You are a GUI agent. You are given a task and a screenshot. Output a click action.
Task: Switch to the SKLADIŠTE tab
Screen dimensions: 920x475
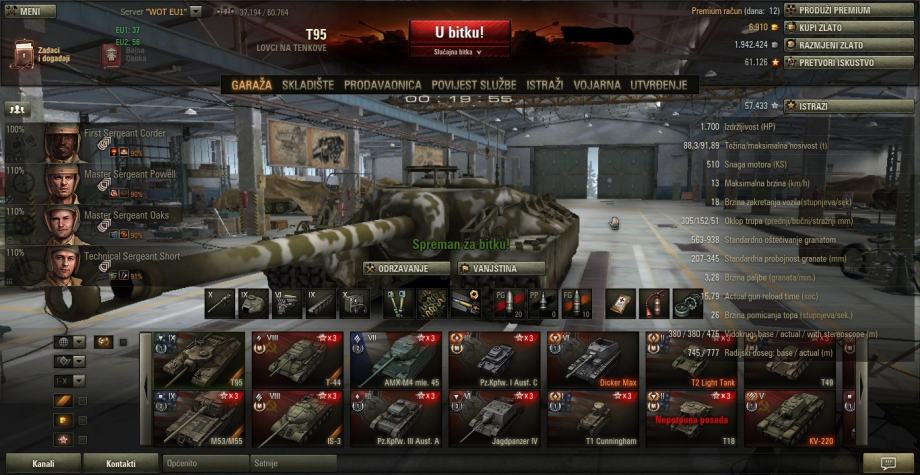tap(307, 85)
